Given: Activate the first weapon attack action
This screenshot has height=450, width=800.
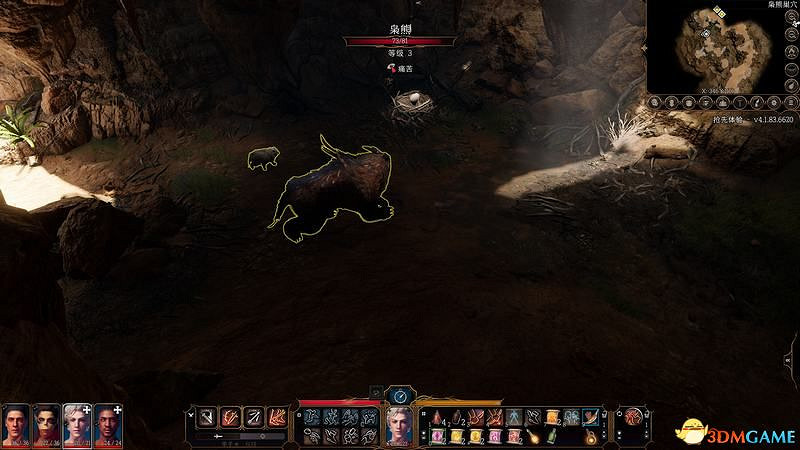Looking at the screenshot, I should point(203,417).
